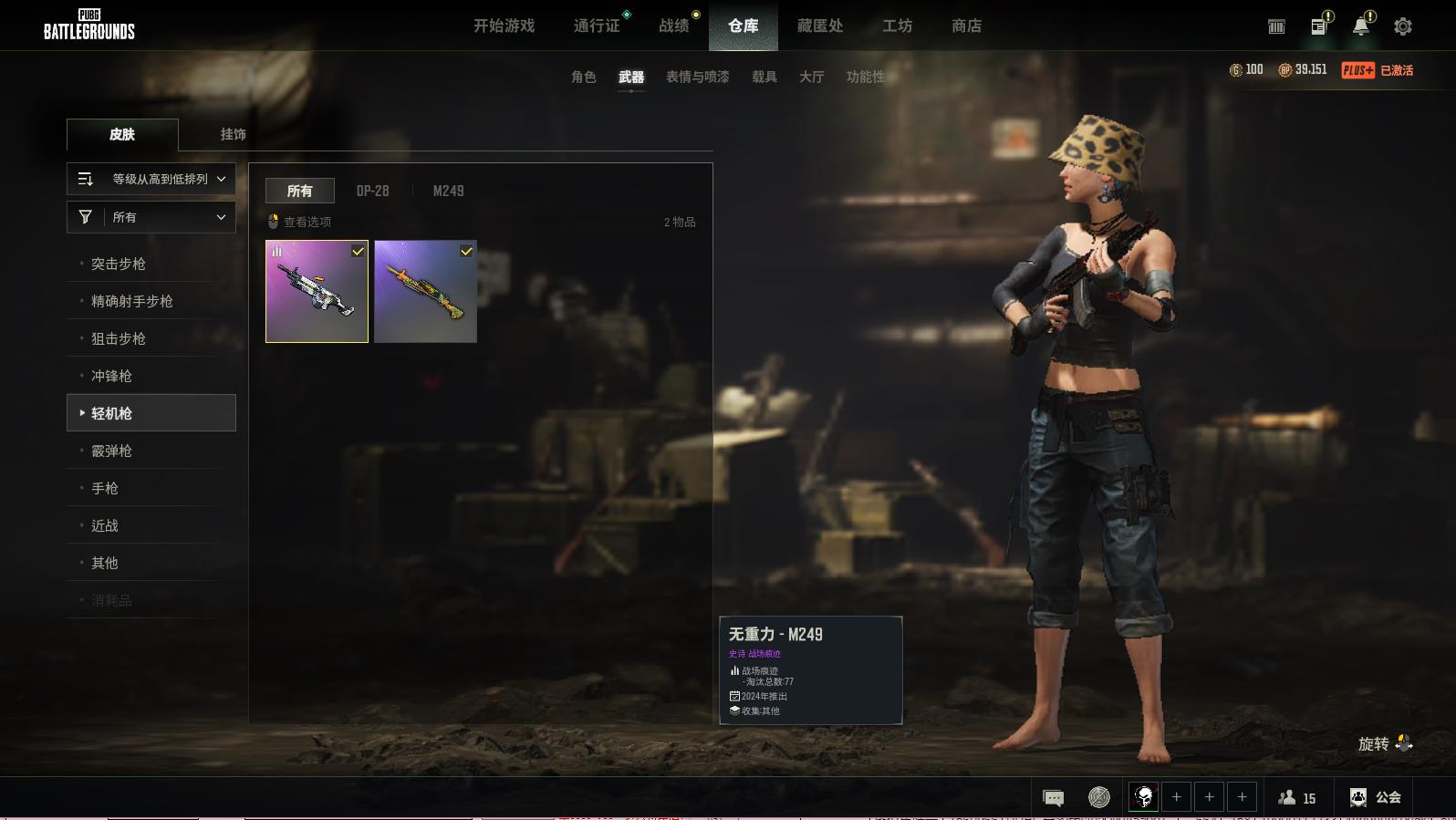Select the 角色 character sub-tab
The width and height of the screenshot is (1456, 820).
coord(584,77)
